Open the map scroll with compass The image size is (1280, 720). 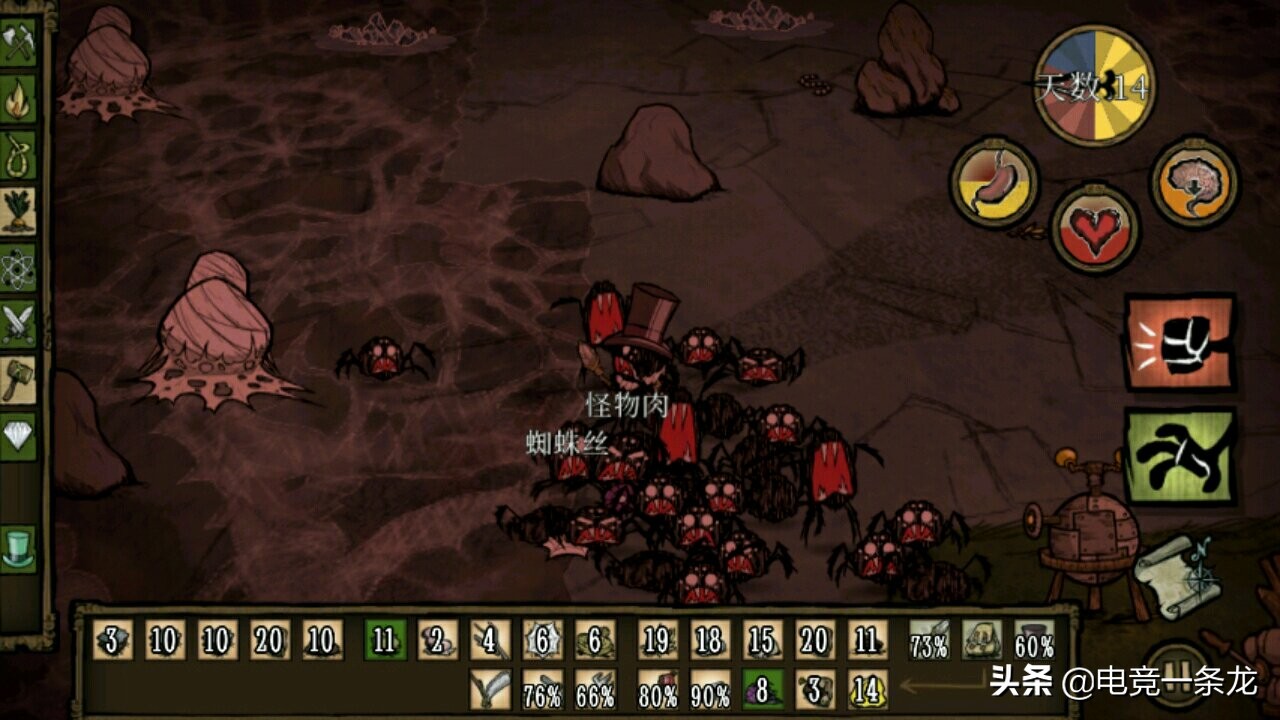point(1180,577)
